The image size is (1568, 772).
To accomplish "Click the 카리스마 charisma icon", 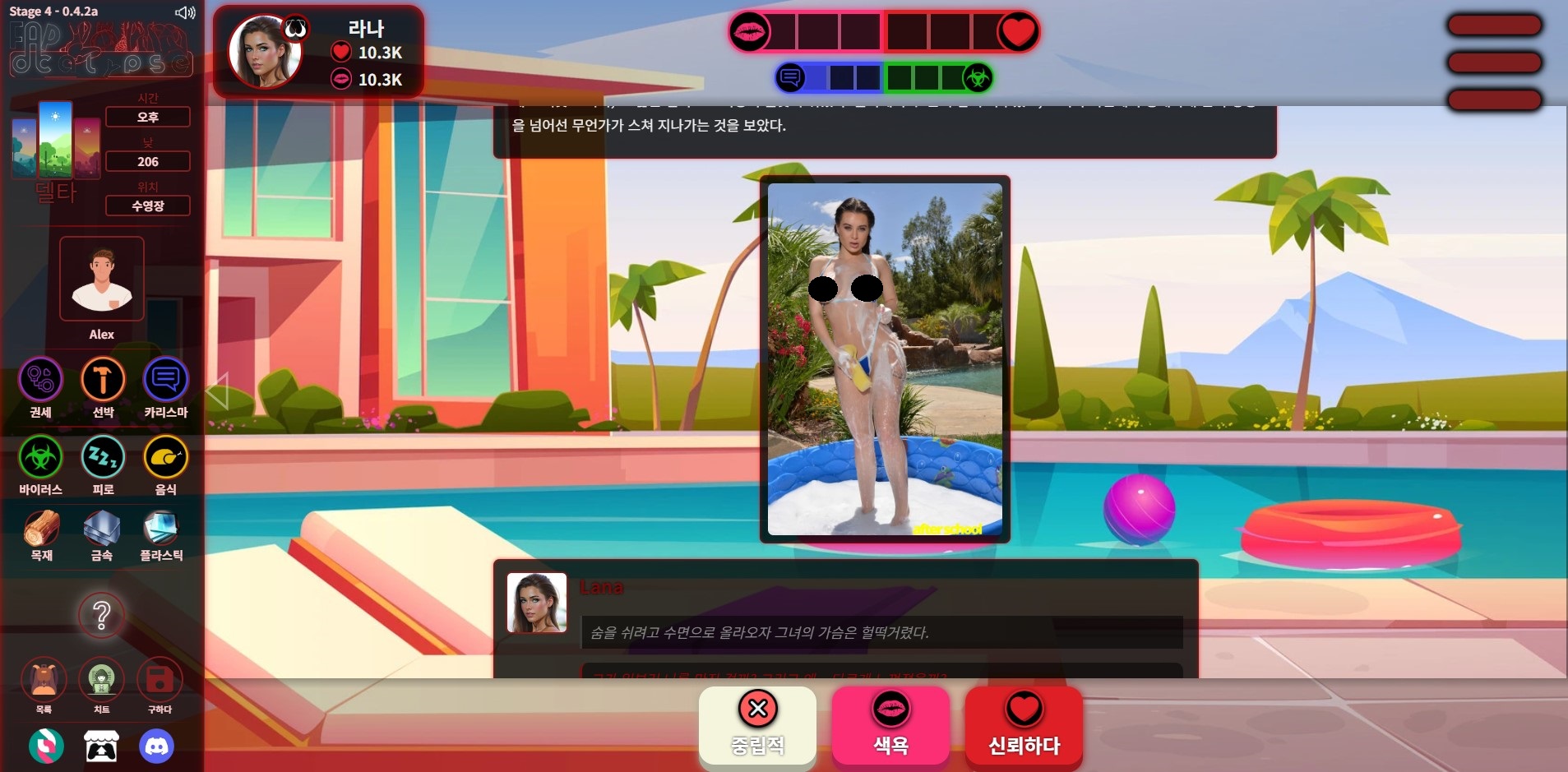I will click(x=165, y=380).
